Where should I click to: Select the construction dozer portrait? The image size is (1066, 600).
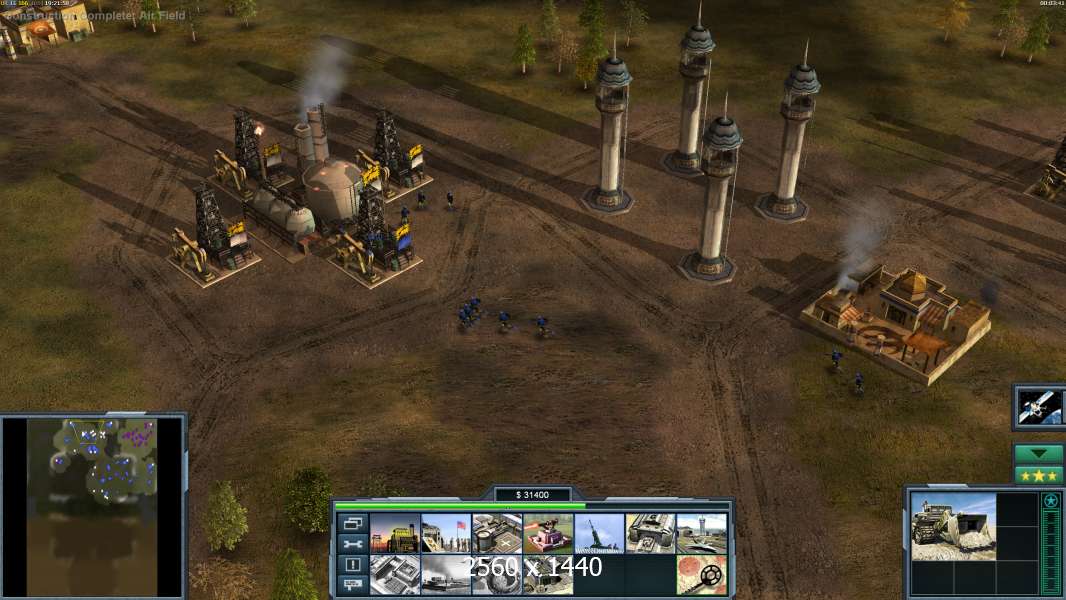(953, 526)
